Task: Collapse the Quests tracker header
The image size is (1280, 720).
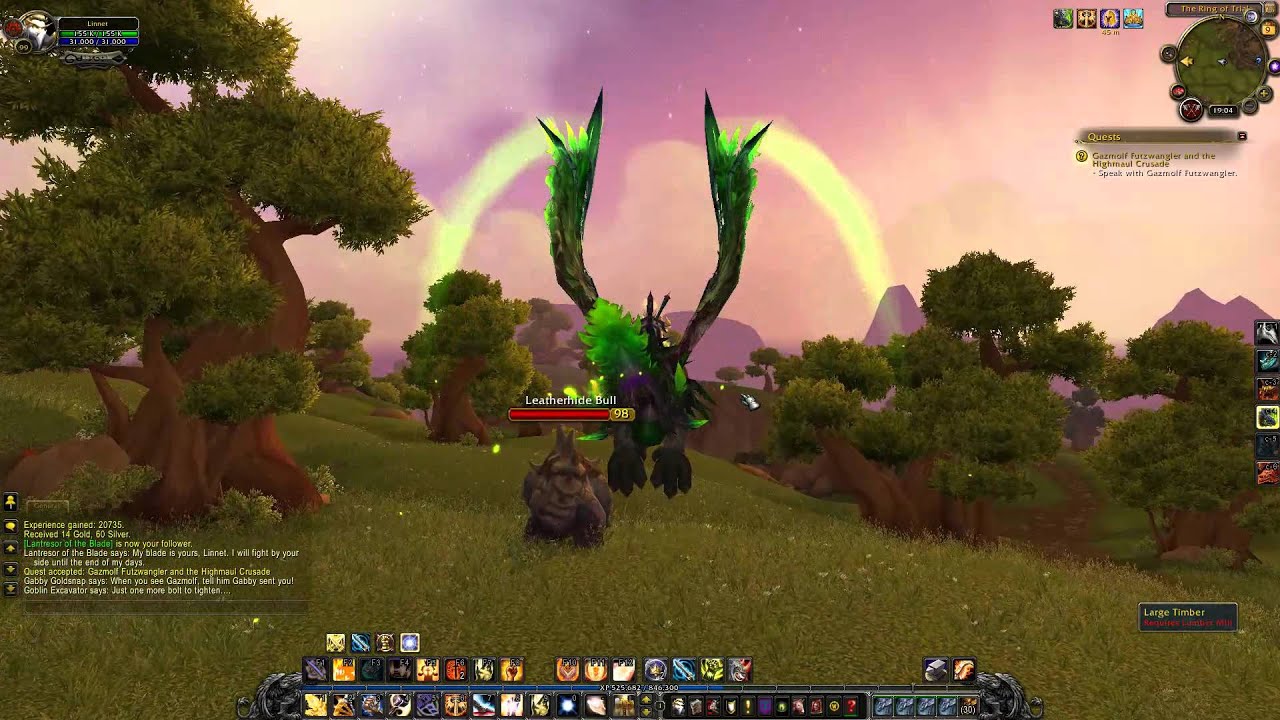Action: coord(1242,136)
